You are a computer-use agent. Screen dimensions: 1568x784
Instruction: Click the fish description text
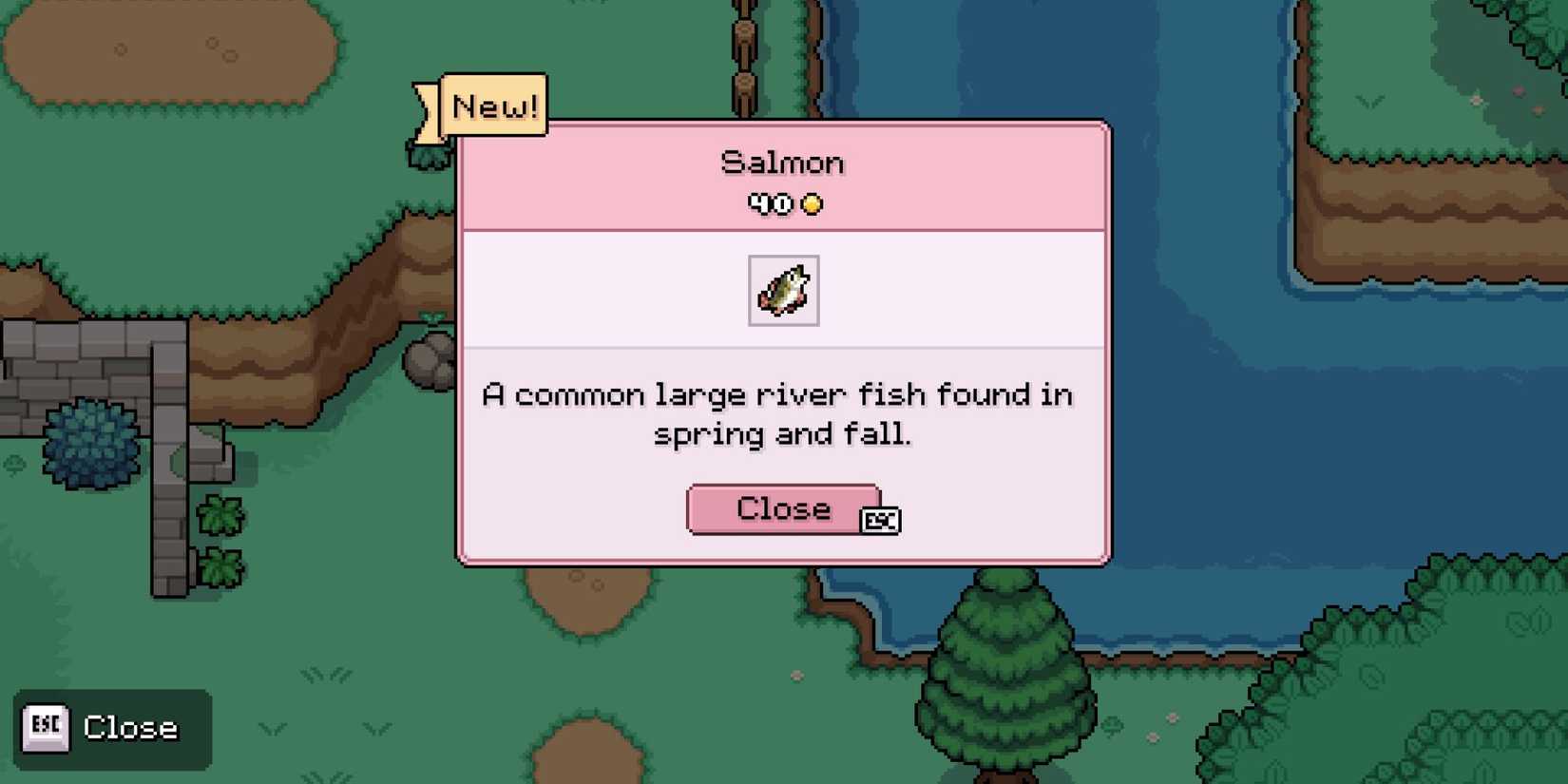tap(779, 413)
